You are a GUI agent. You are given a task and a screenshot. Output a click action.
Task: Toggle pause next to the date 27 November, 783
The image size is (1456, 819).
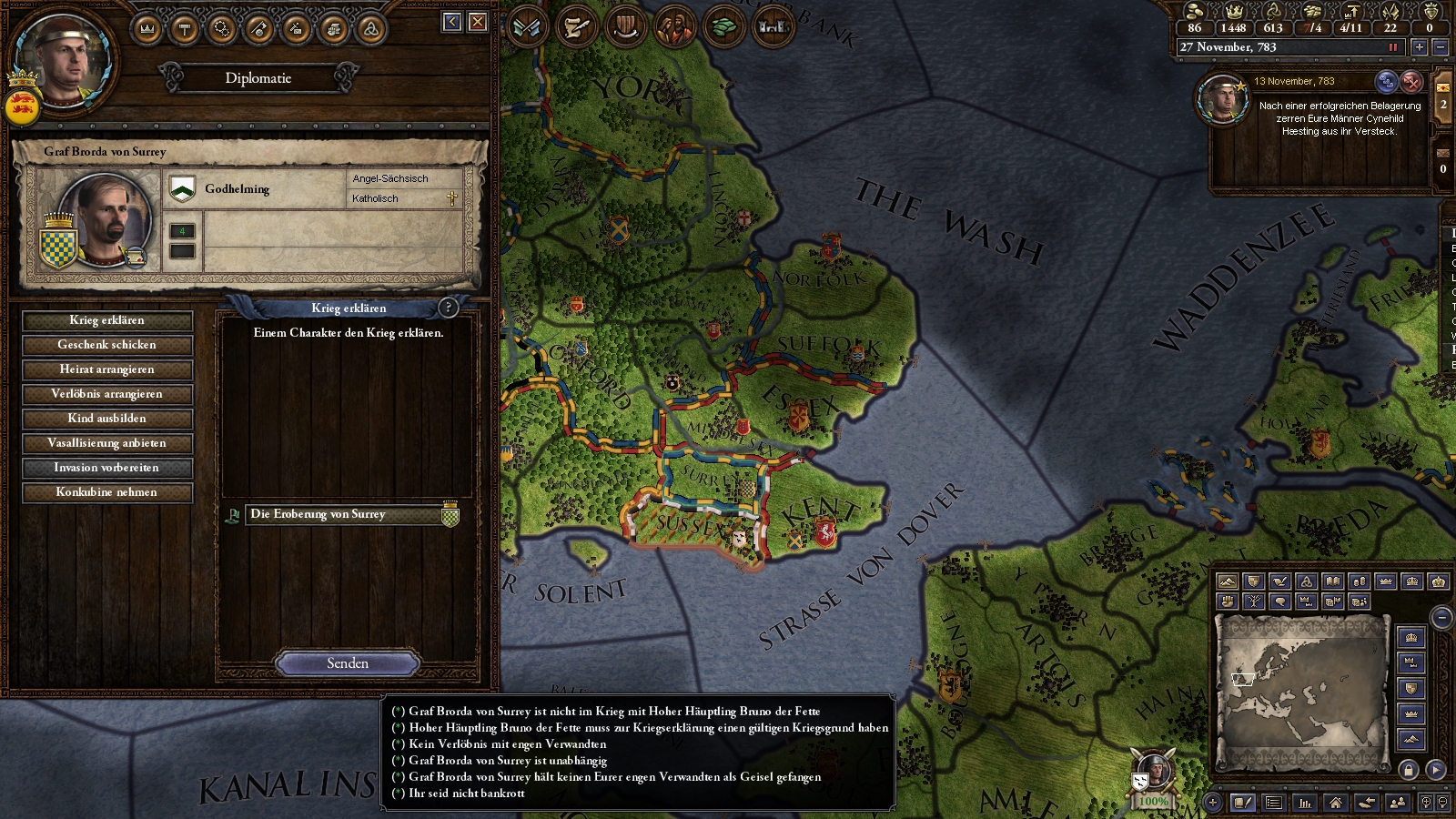pos(1392,47)
